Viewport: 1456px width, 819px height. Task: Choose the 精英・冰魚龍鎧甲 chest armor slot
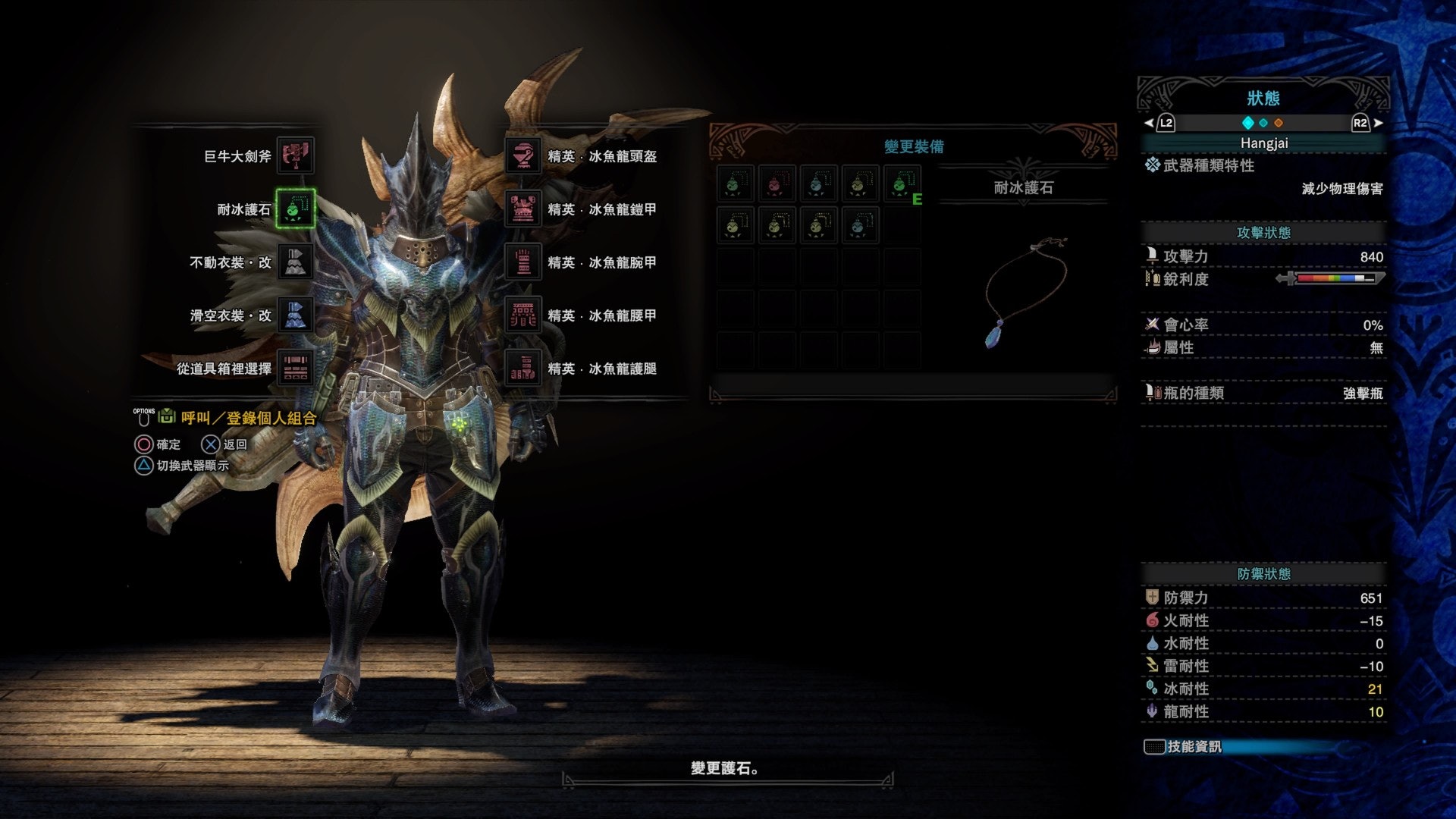(523, 209)
